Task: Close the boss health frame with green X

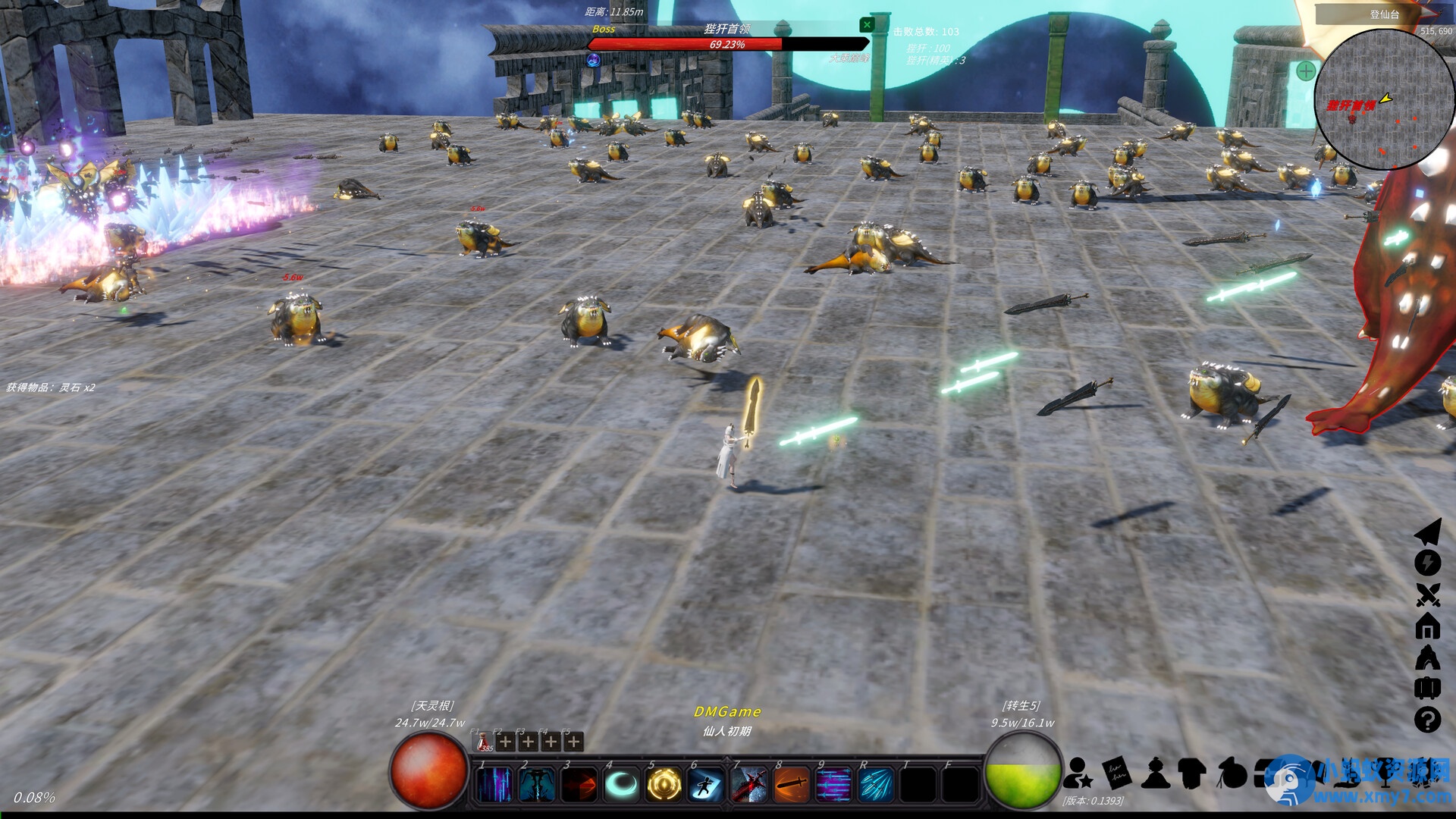Action: pos(866,25)
